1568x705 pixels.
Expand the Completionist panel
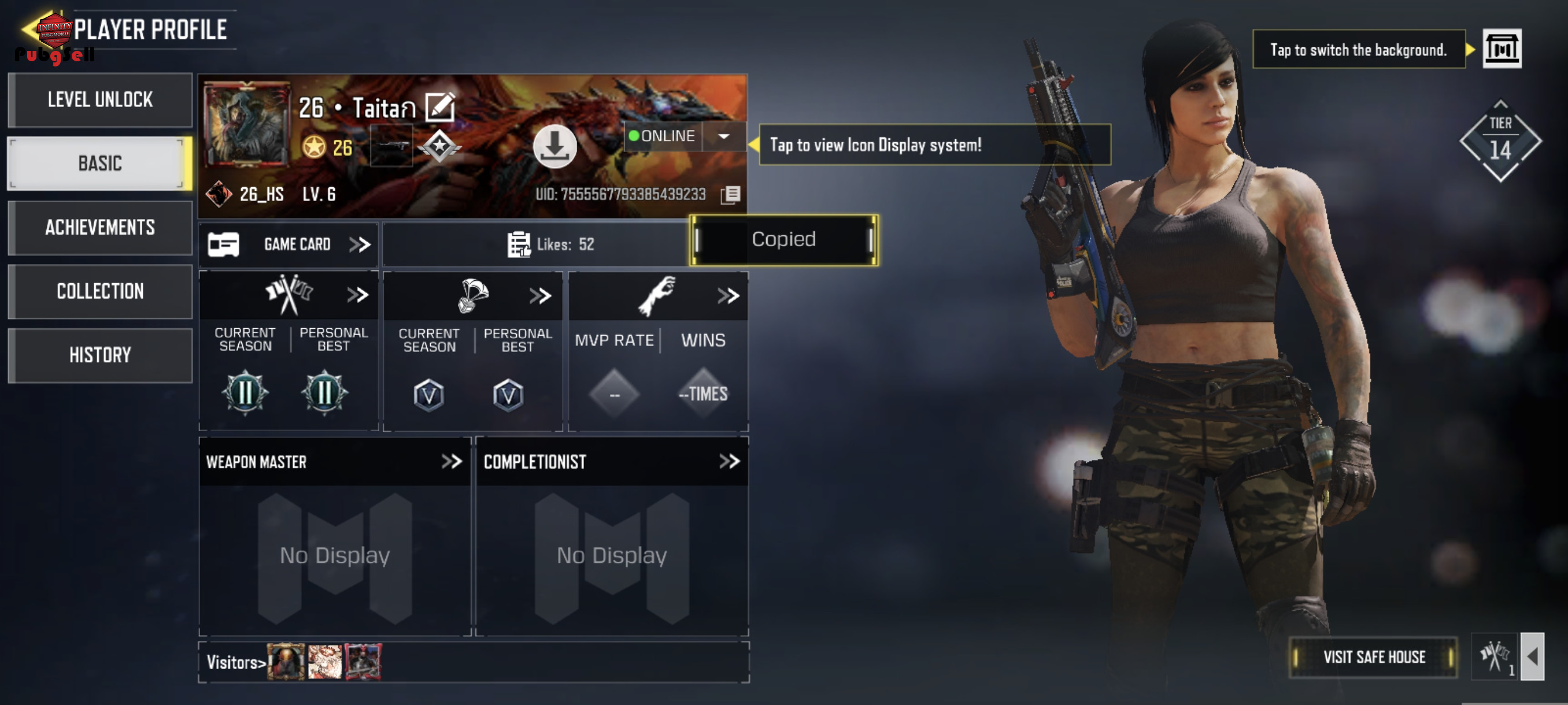click(x=729, y=462)
